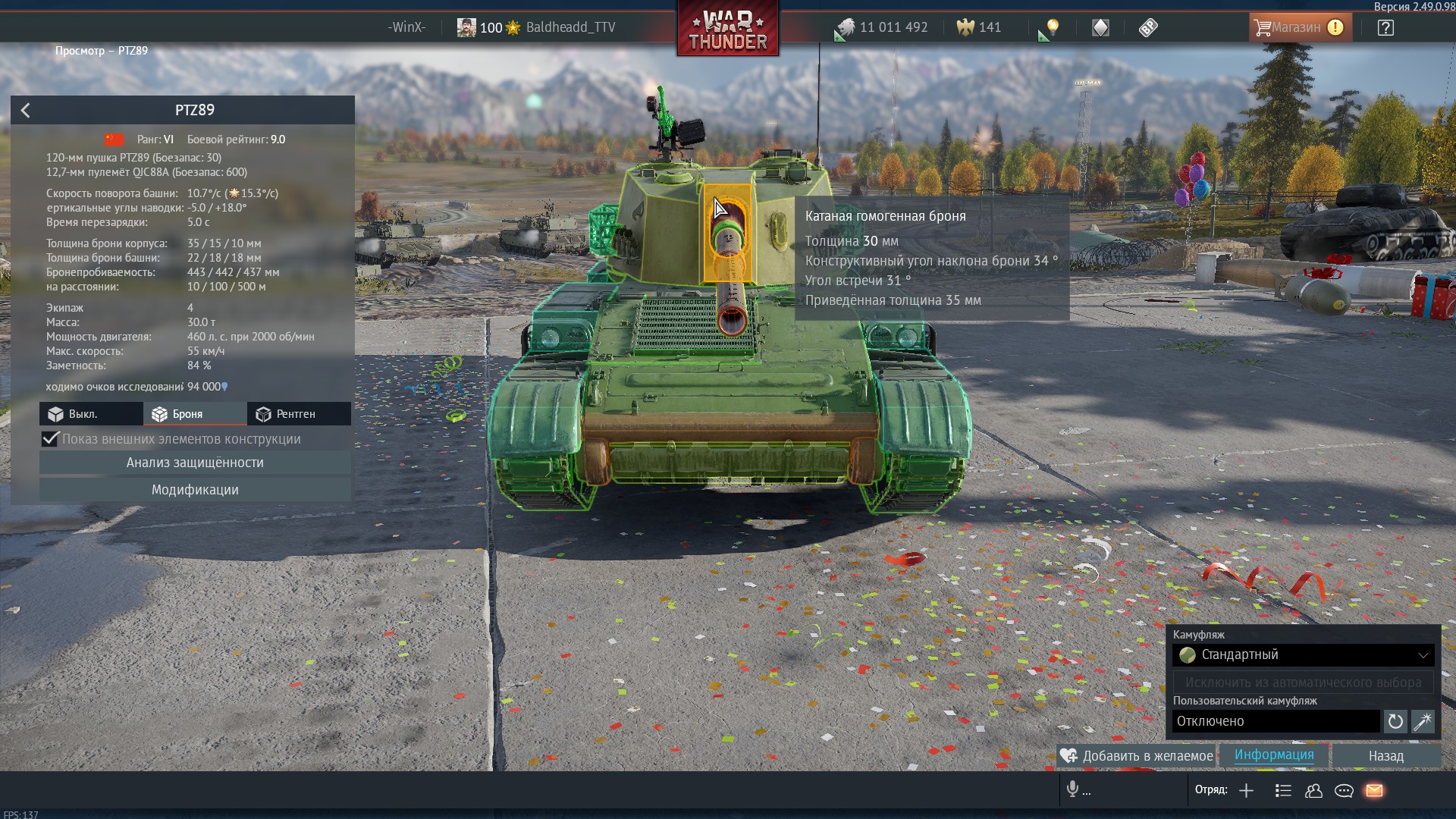The image size is (1456, 819).
Task: Switch to Рентген x-ray view
Action: 299,414
